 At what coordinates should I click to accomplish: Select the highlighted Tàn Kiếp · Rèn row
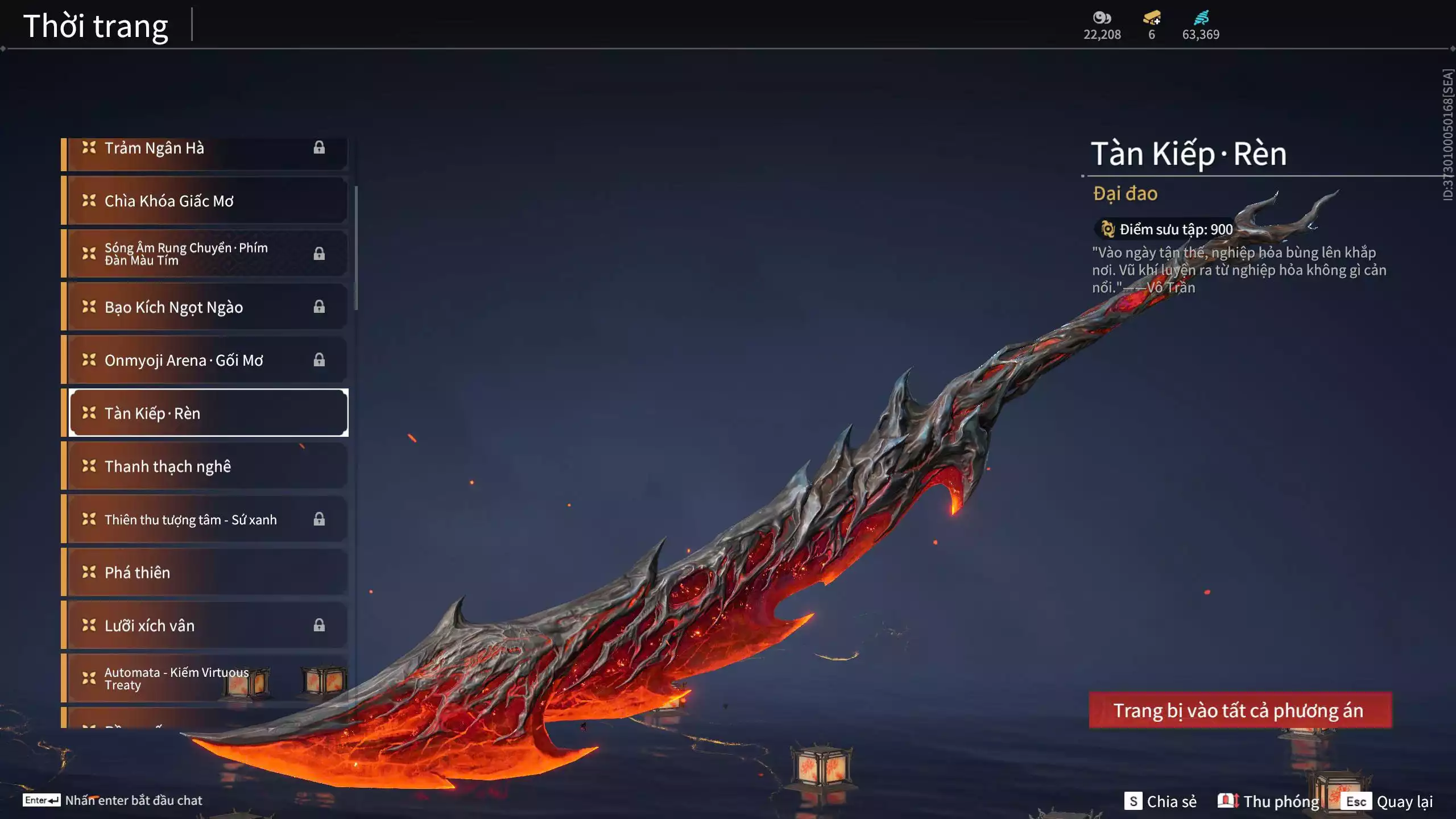[x=208, y=413]
